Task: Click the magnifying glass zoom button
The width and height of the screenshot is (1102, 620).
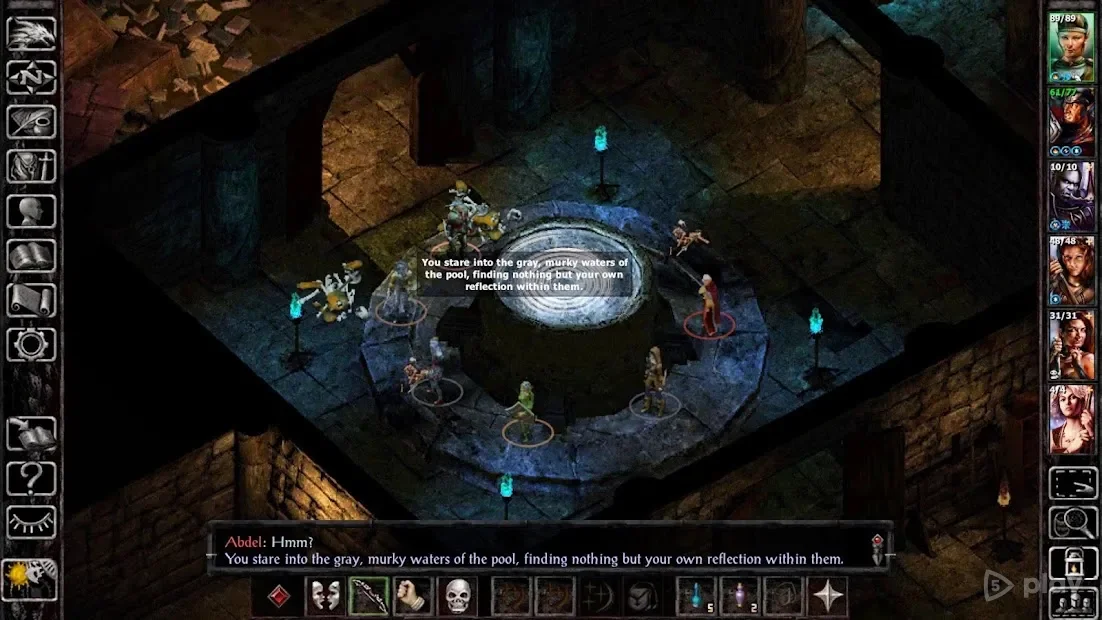Action: 1073,522
